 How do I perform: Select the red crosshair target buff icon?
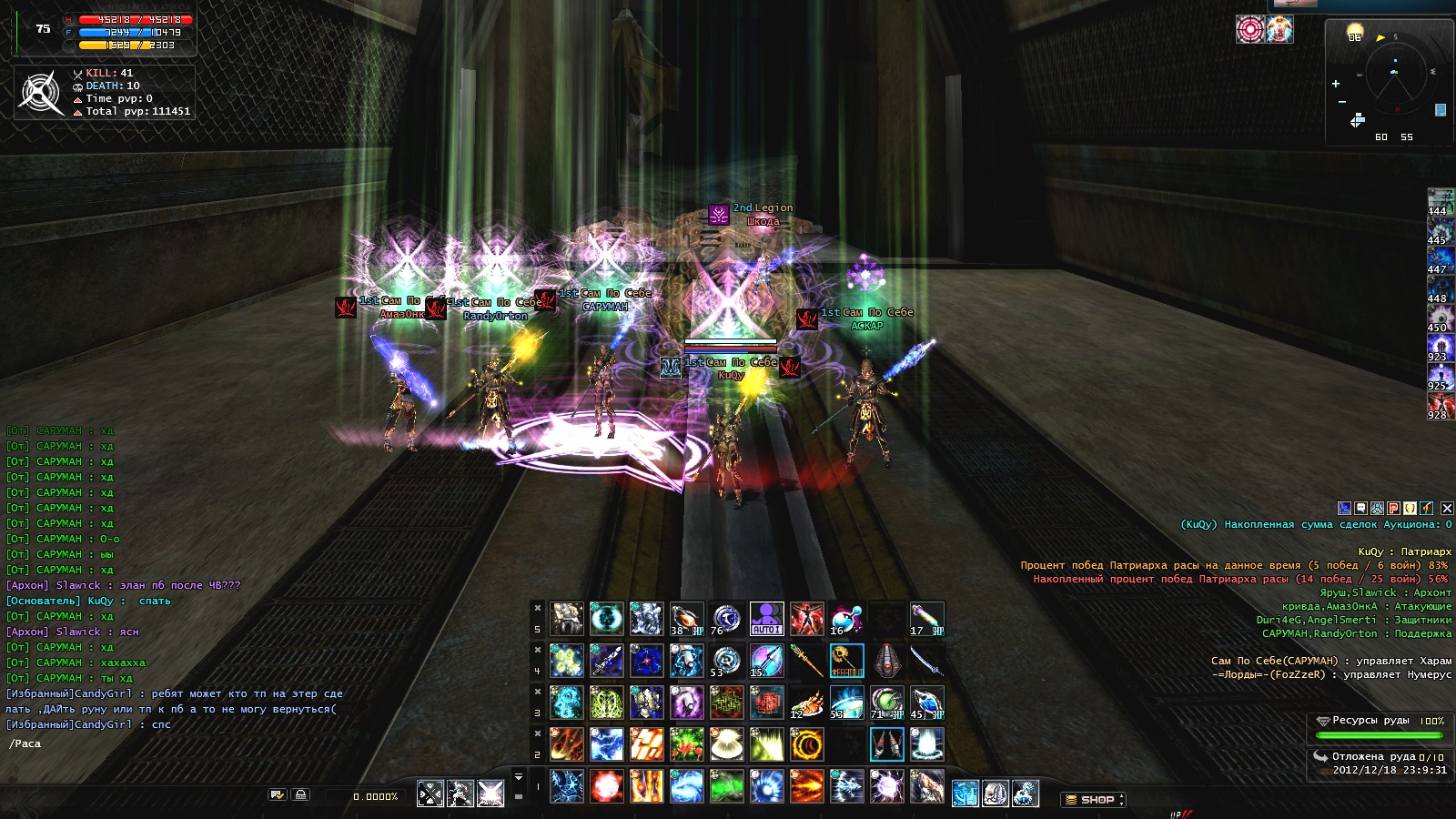(x=1249, y=29)
